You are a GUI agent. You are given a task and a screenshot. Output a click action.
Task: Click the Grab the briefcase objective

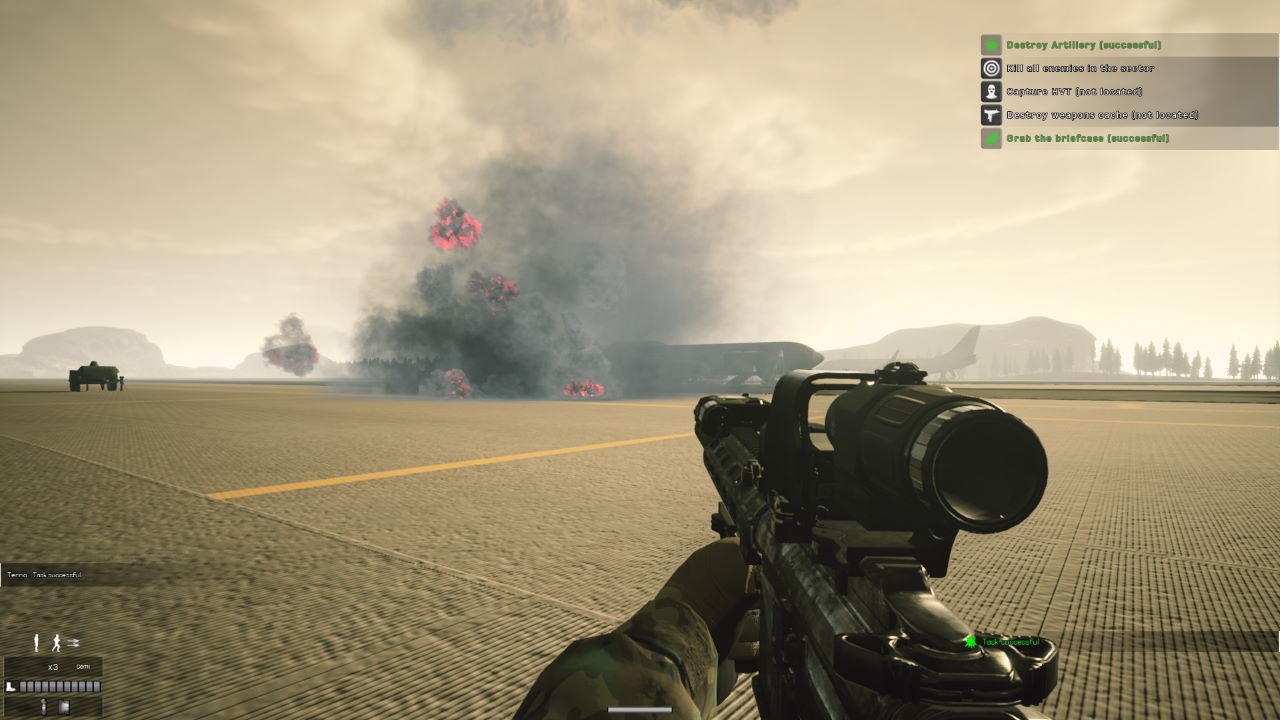[1087, 138]
